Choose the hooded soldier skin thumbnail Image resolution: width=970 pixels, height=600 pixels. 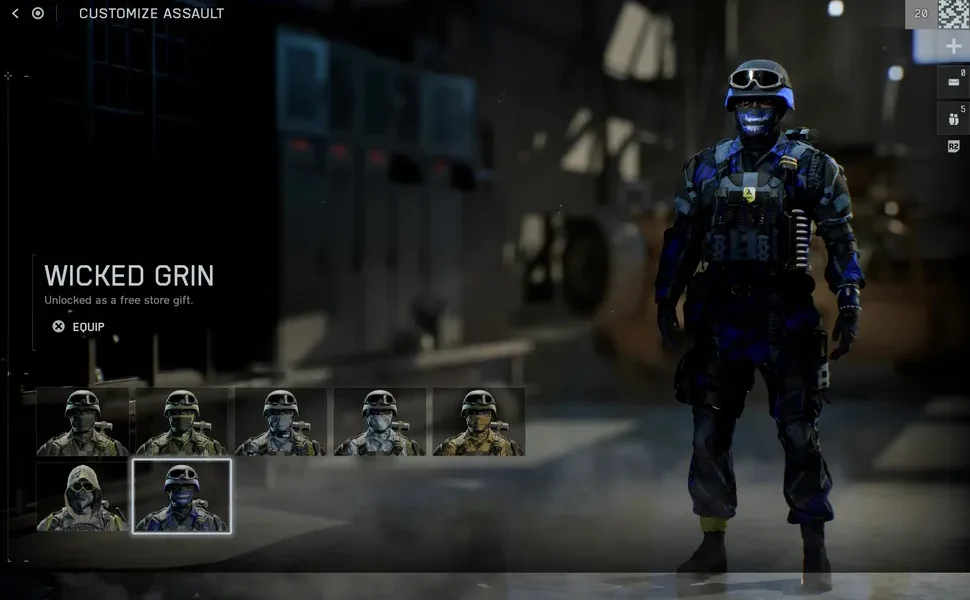[82, 496]
